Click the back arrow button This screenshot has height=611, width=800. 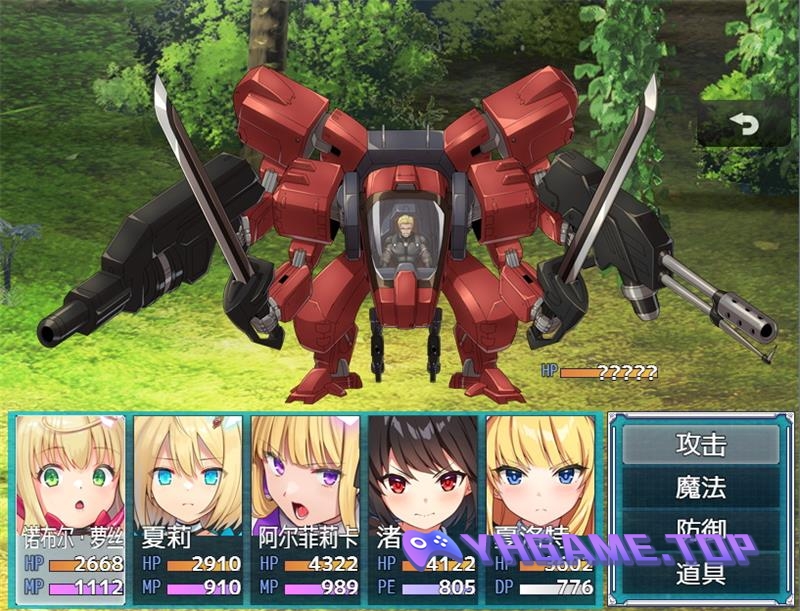point(743,124)
